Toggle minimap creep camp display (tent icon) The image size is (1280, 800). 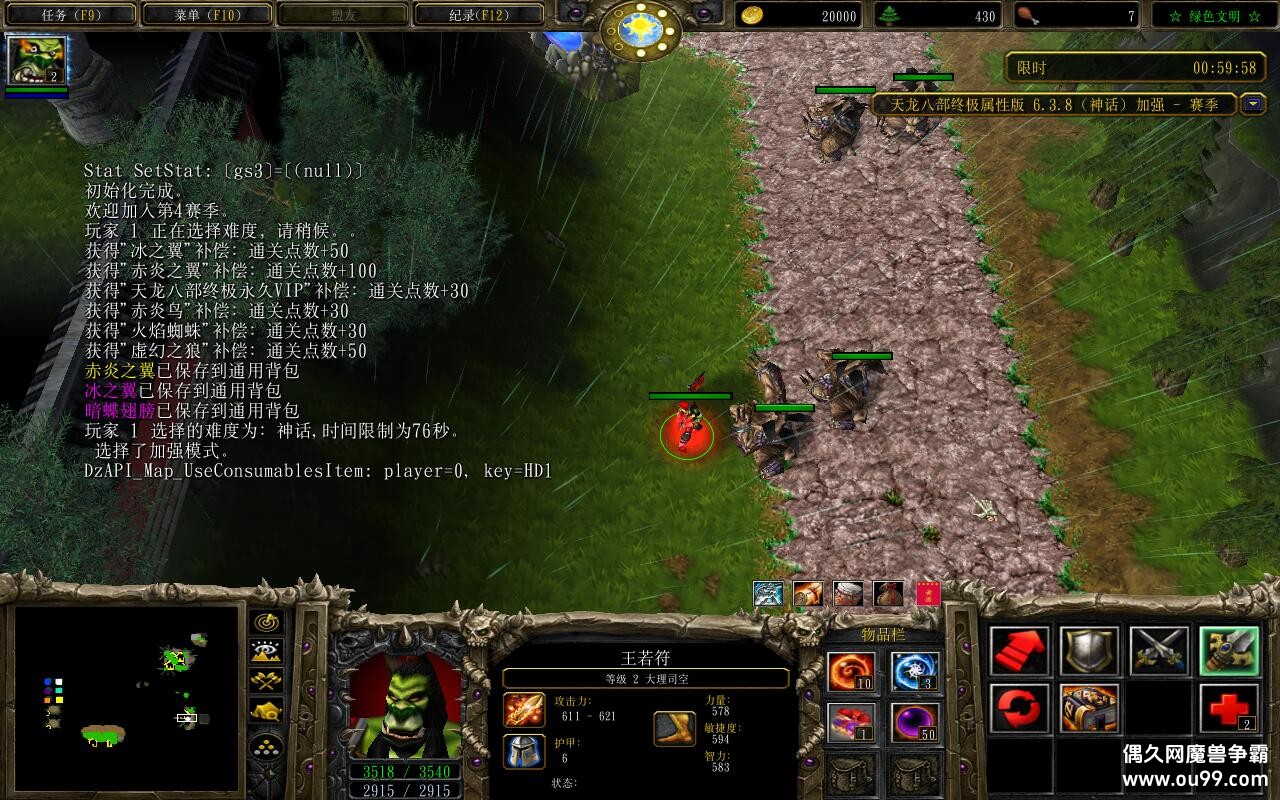tap(265, 710)
